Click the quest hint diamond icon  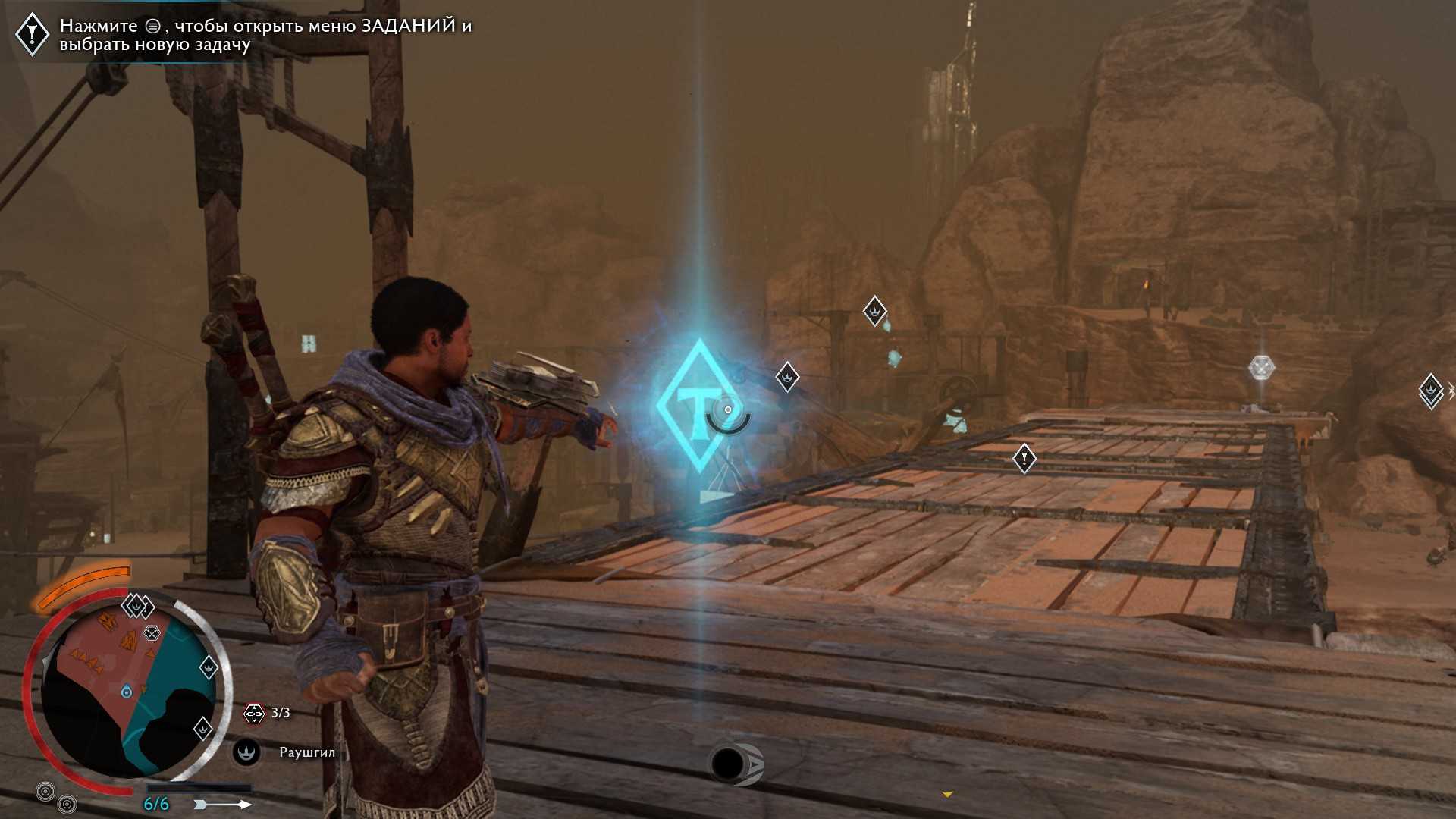point(33,34)
